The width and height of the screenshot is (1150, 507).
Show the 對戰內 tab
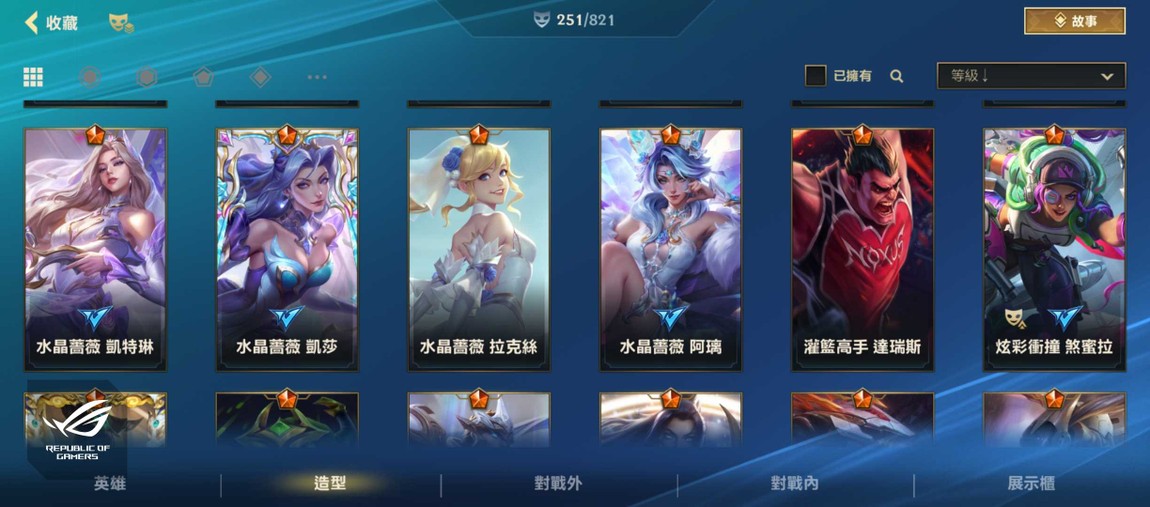(795, 484)
